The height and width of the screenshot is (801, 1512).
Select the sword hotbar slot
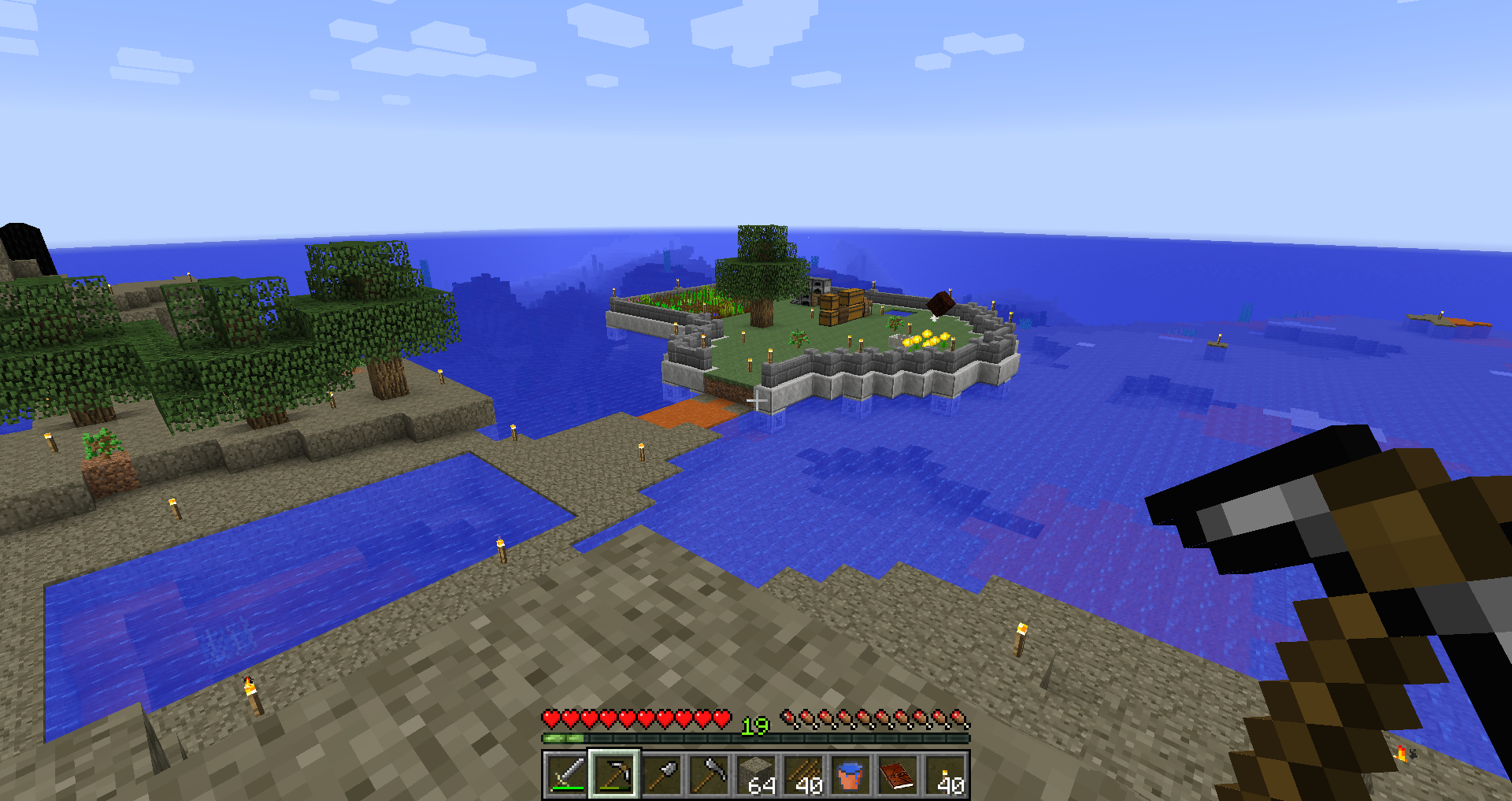(566, 774)
